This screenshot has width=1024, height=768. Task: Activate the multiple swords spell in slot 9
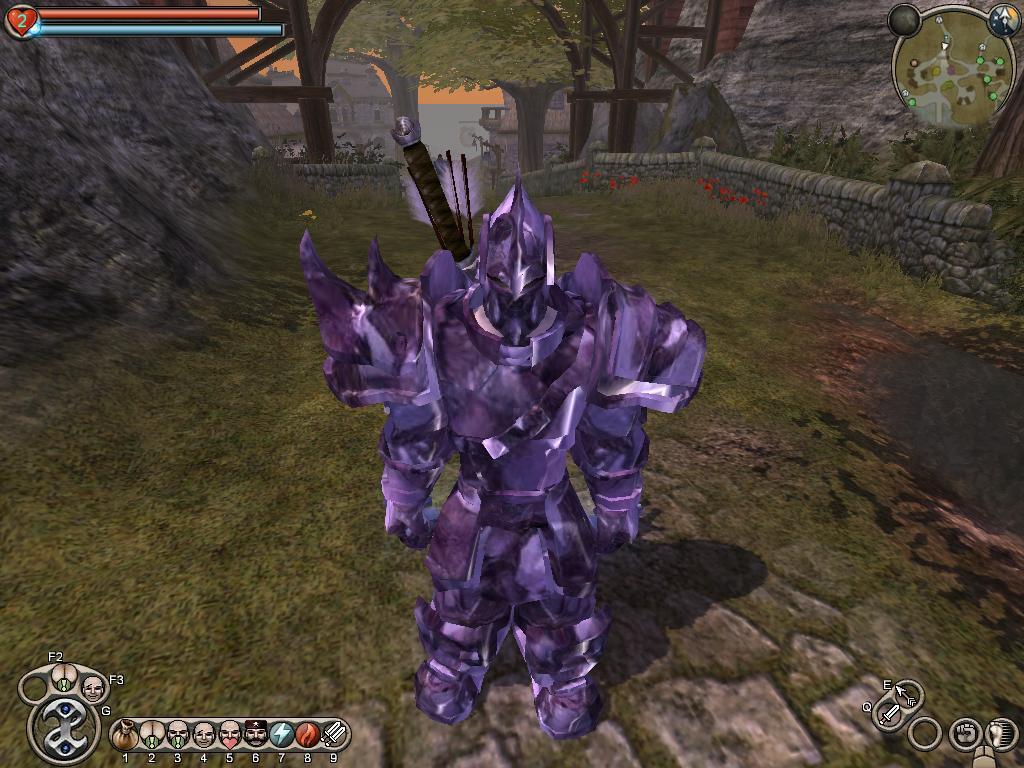(334, 735)
